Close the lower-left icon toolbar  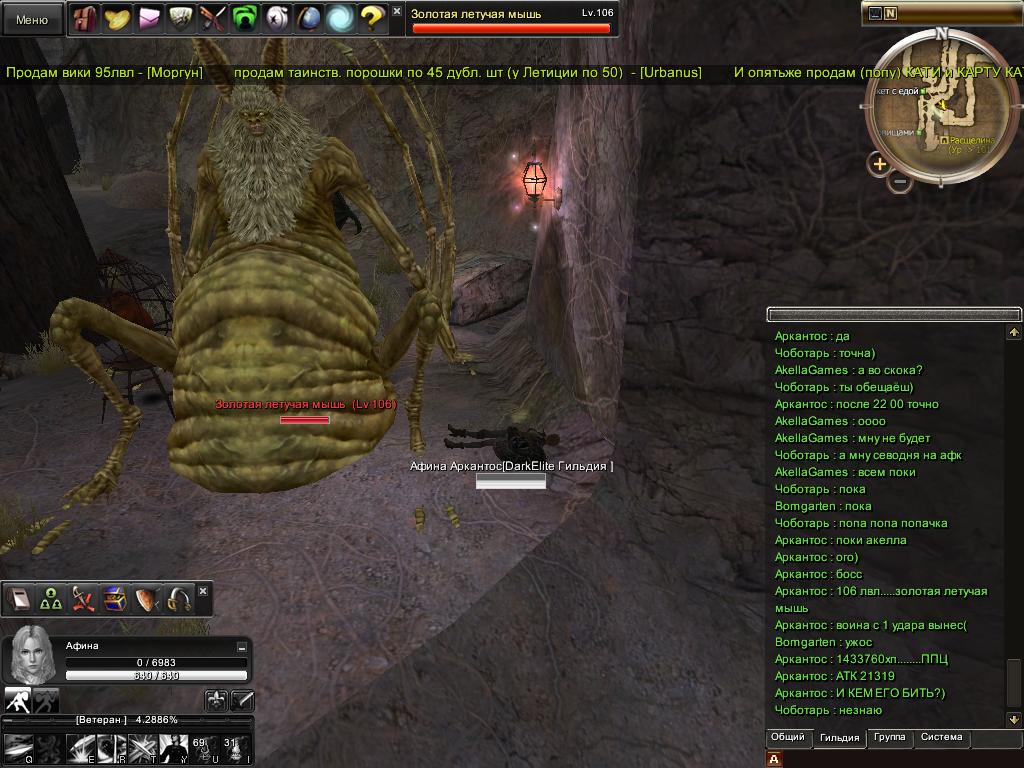click(203, 591)
